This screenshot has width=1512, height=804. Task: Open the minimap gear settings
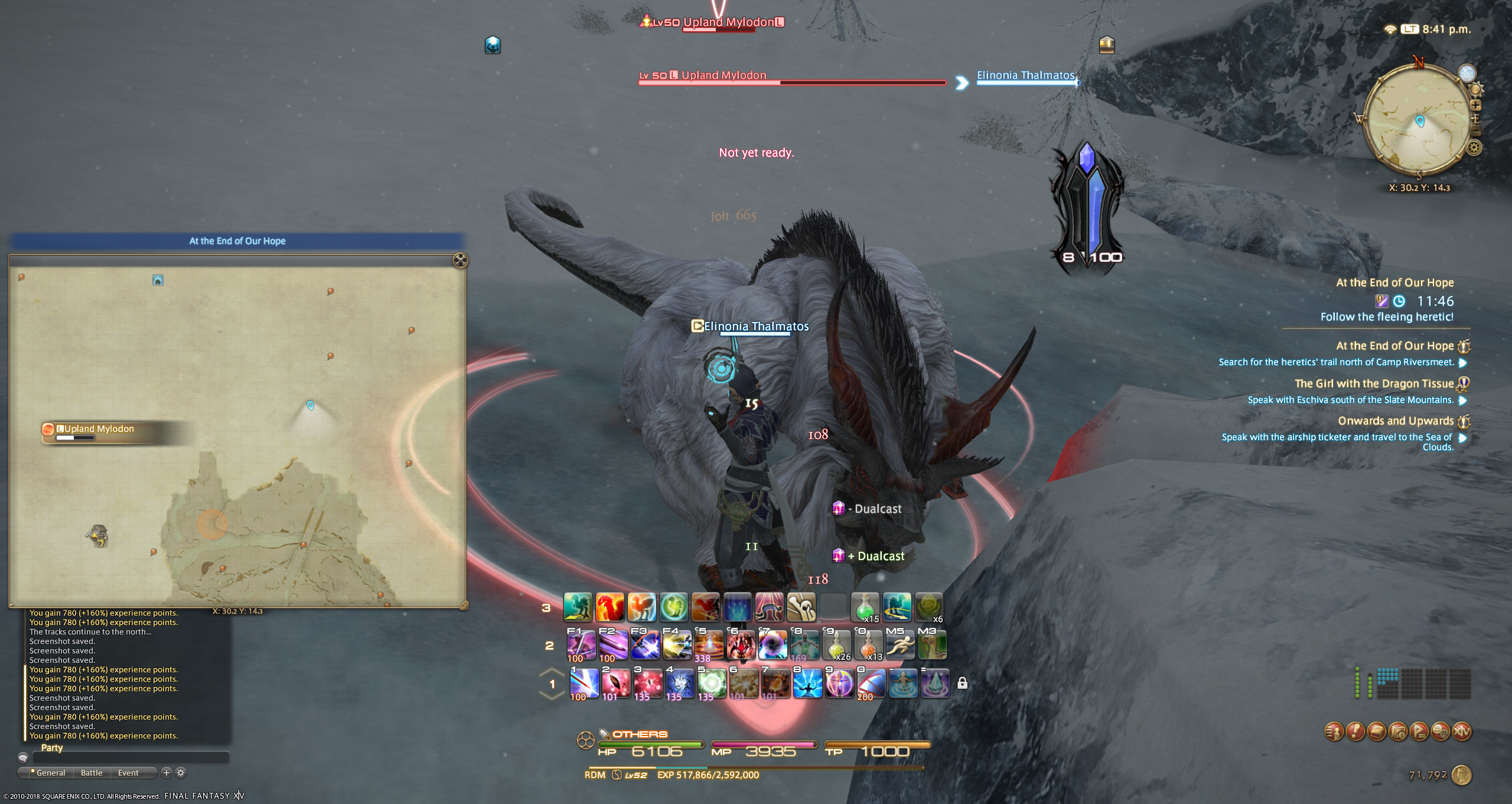(x=1474, y=147)
